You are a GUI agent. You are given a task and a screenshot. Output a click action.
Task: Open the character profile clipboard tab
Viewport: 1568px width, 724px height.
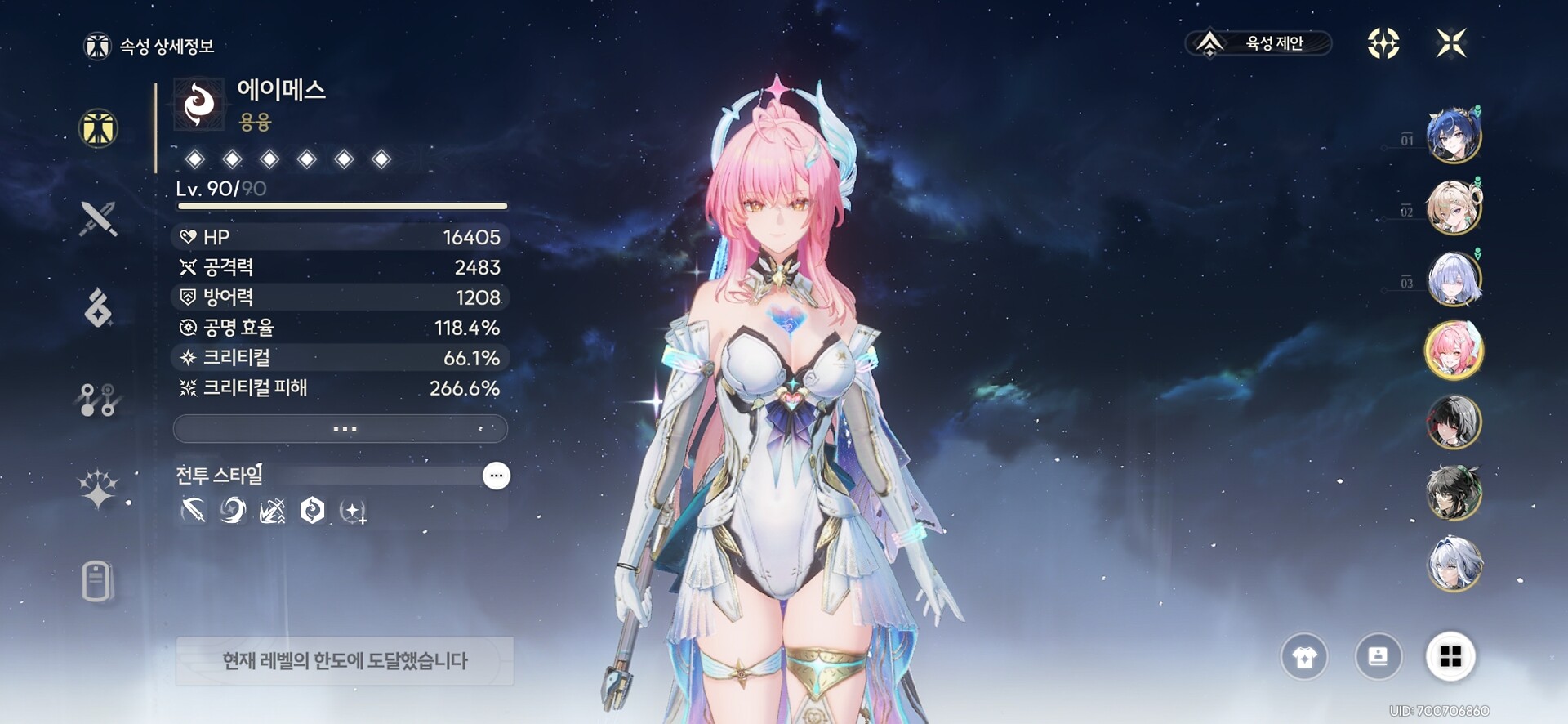97,581
